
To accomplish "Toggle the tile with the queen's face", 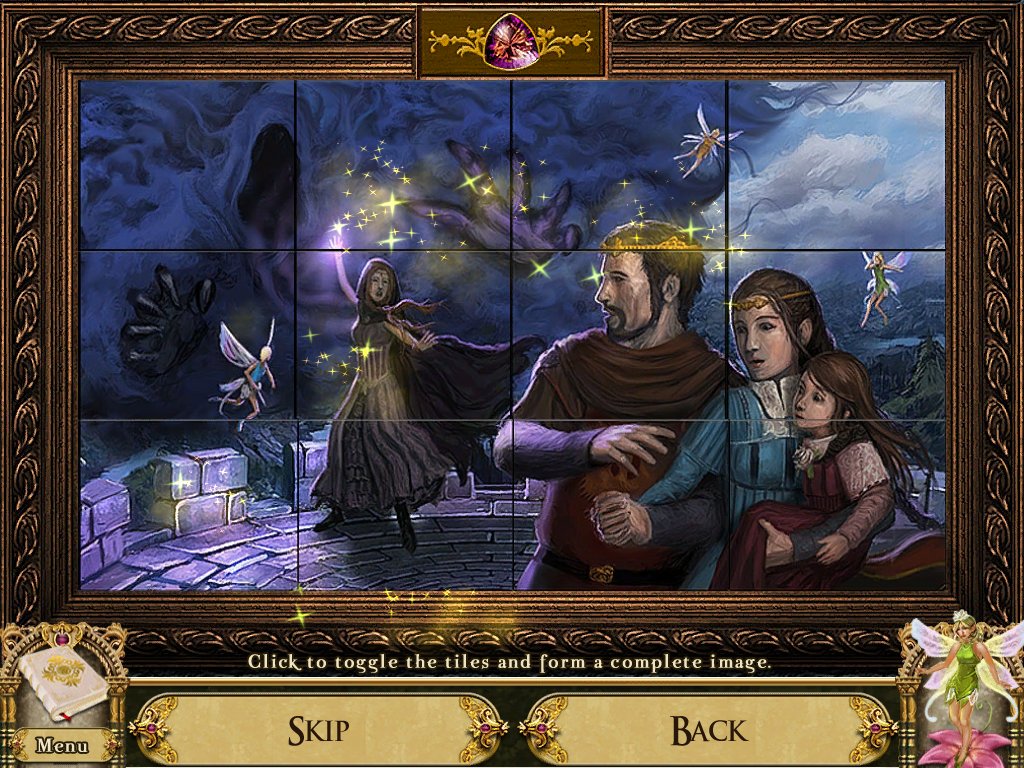I will (837, 335).
